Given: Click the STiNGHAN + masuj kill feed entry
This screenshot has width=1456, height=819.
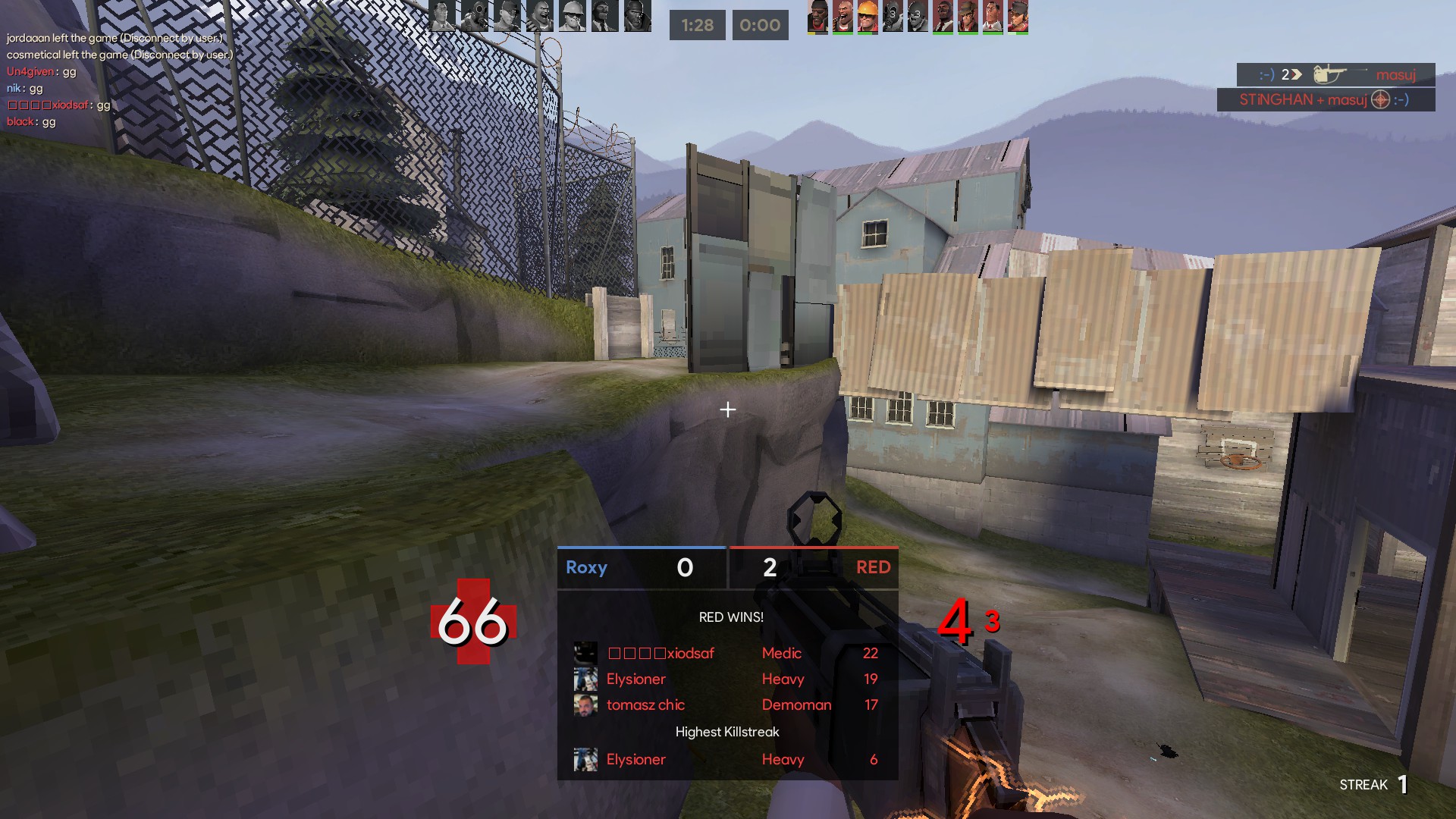Looking at the screenshot, I should 1325,100.
